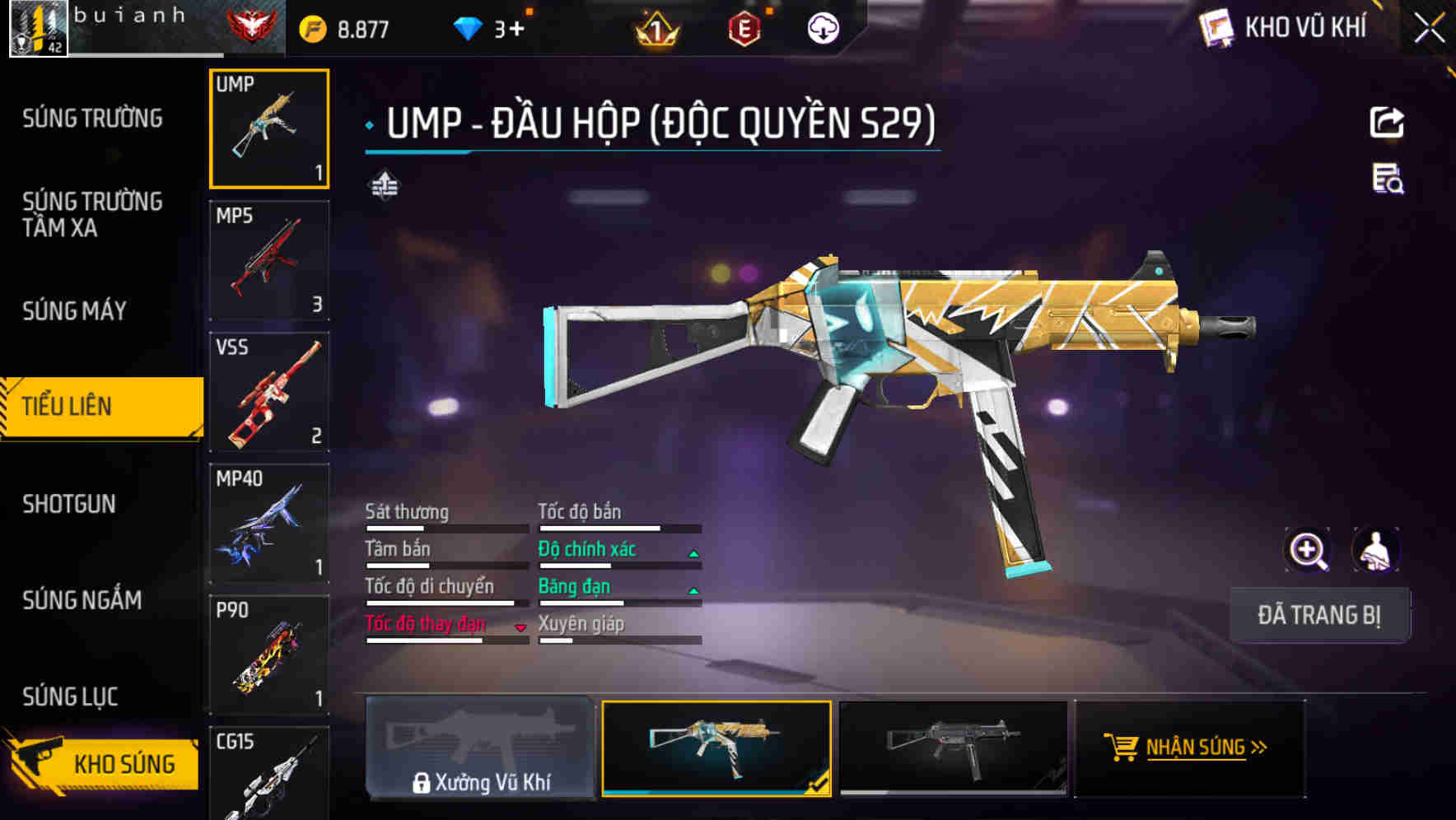Switch to the Súng Trường category
Screen dimensions: 1456x820
92,119
